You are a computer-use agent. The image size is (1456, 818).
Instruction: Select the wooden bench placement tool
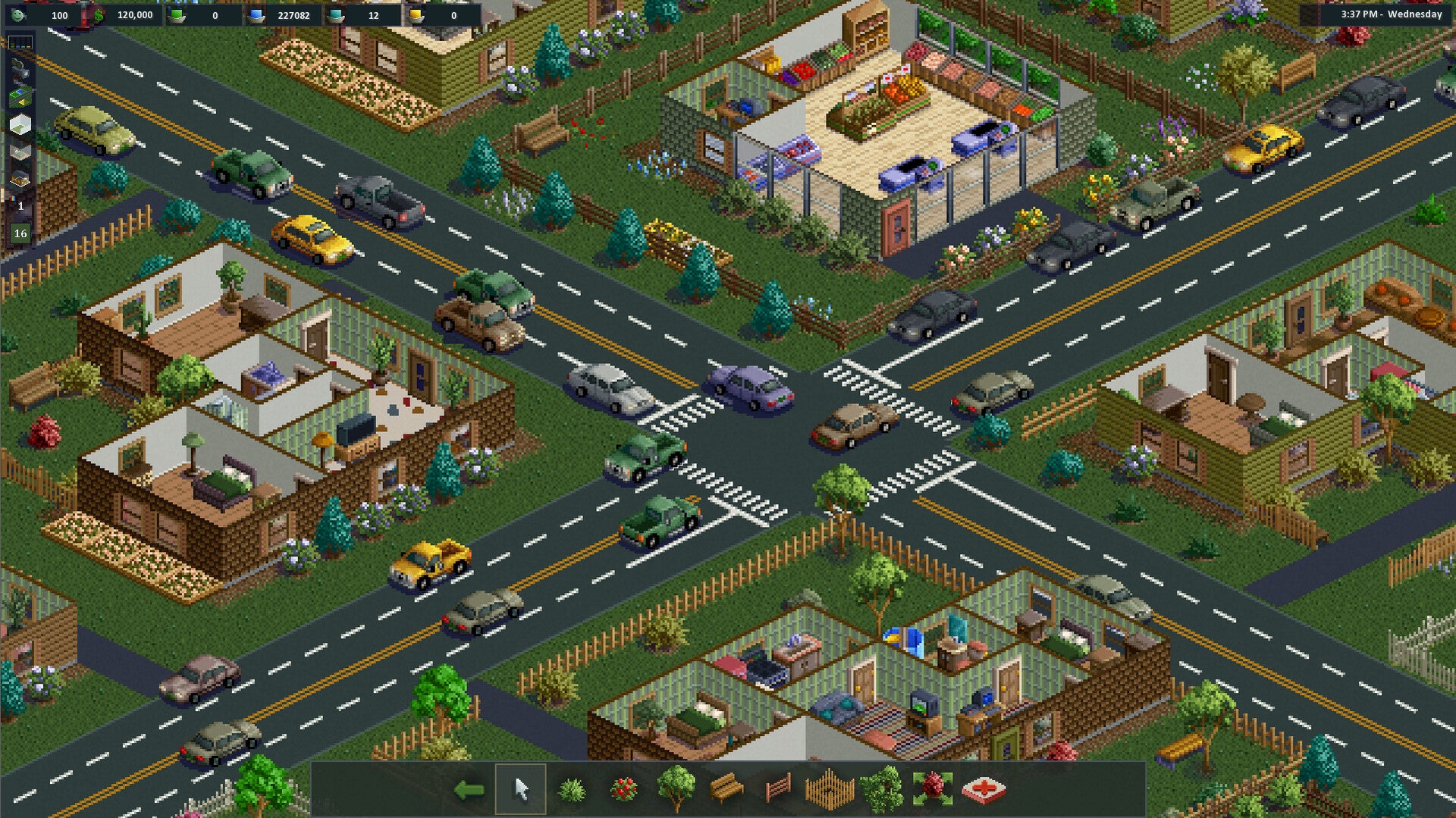pos(728,788)
